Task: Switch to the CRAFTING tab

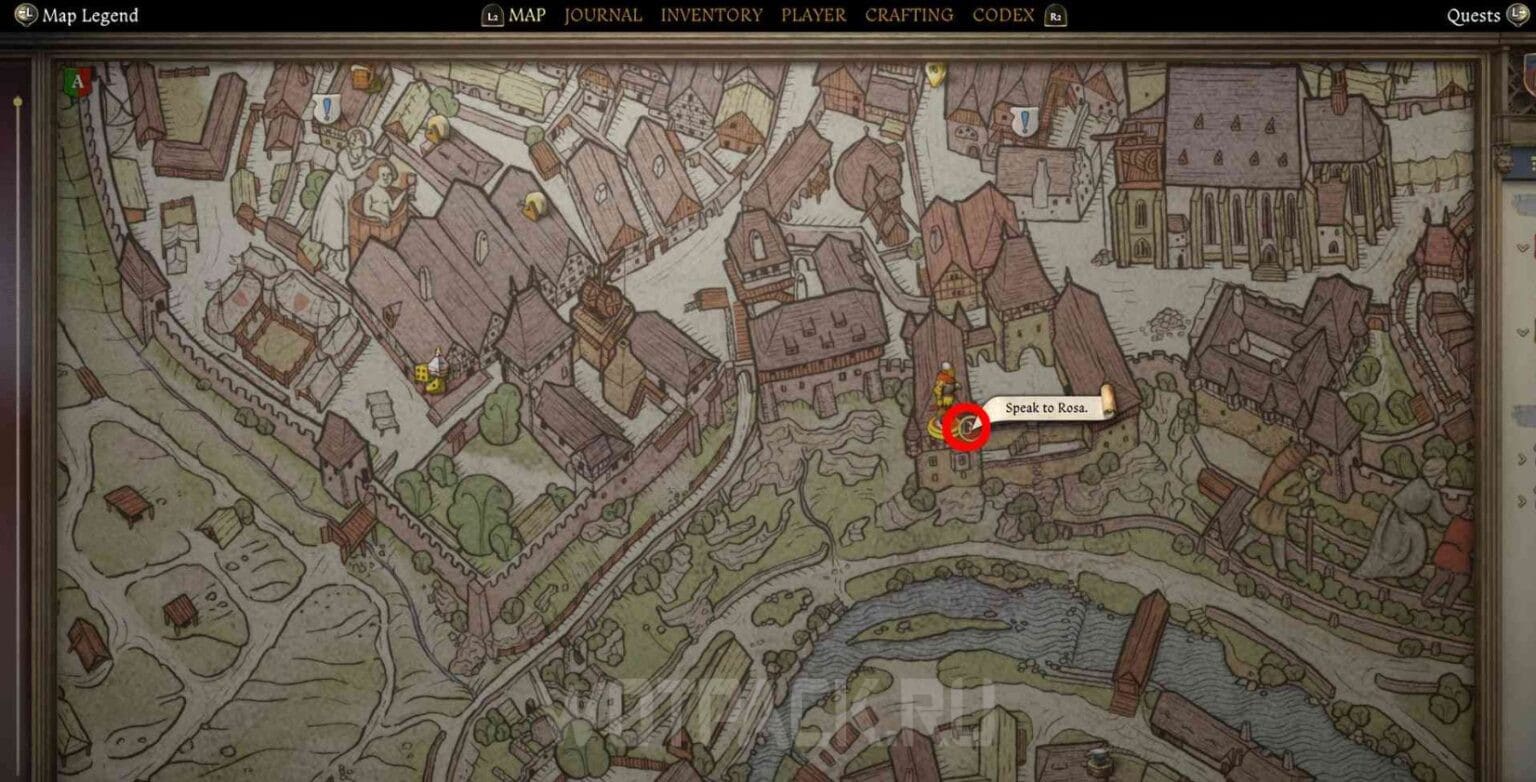Action: tap(909, 15)
